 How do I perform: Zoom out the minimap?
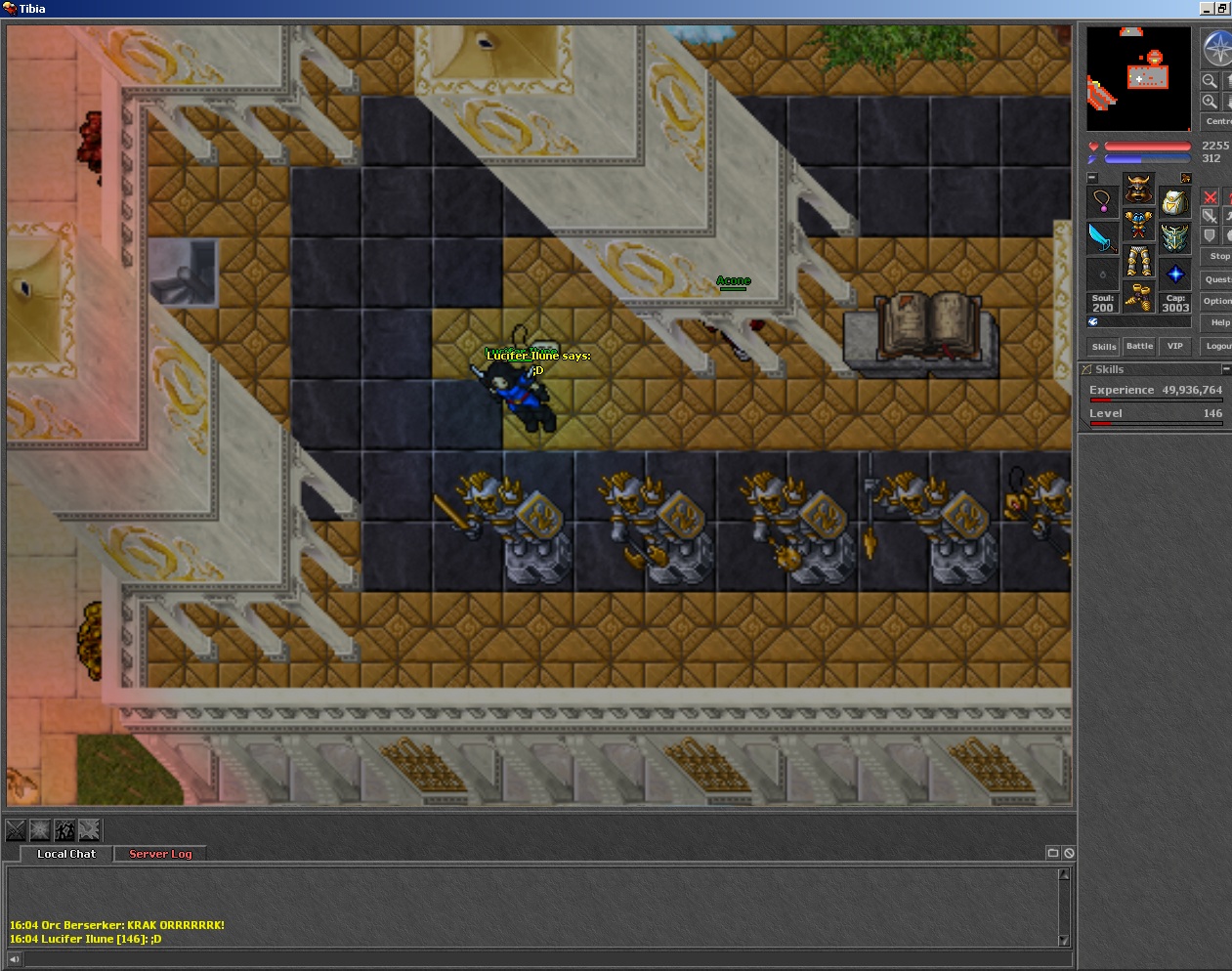[x=1210, y=81]
